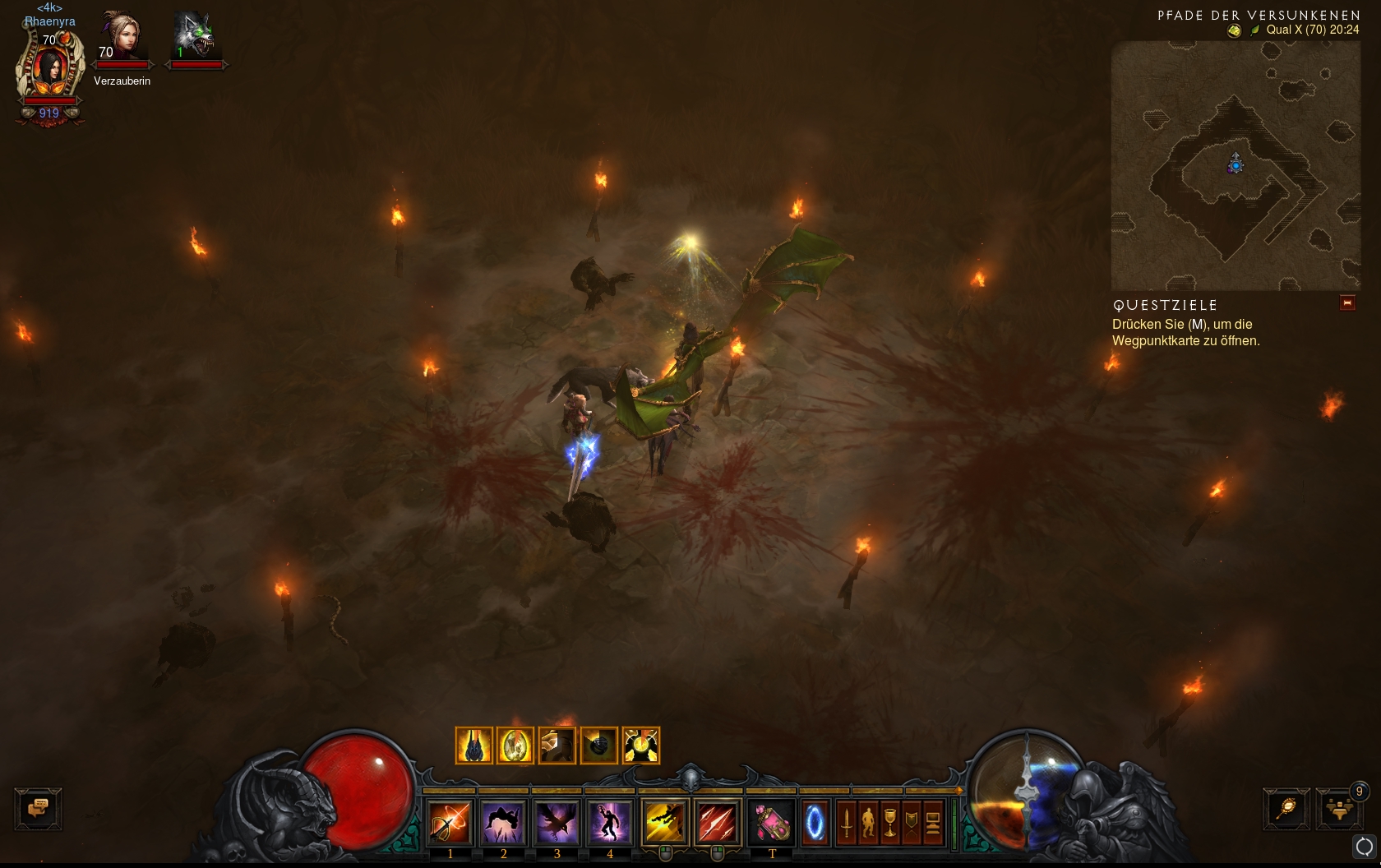This screenshot has width=1381, height=868.
Task: Trigger the raven Companion skill in slot 3
Action: pos(557,822)
